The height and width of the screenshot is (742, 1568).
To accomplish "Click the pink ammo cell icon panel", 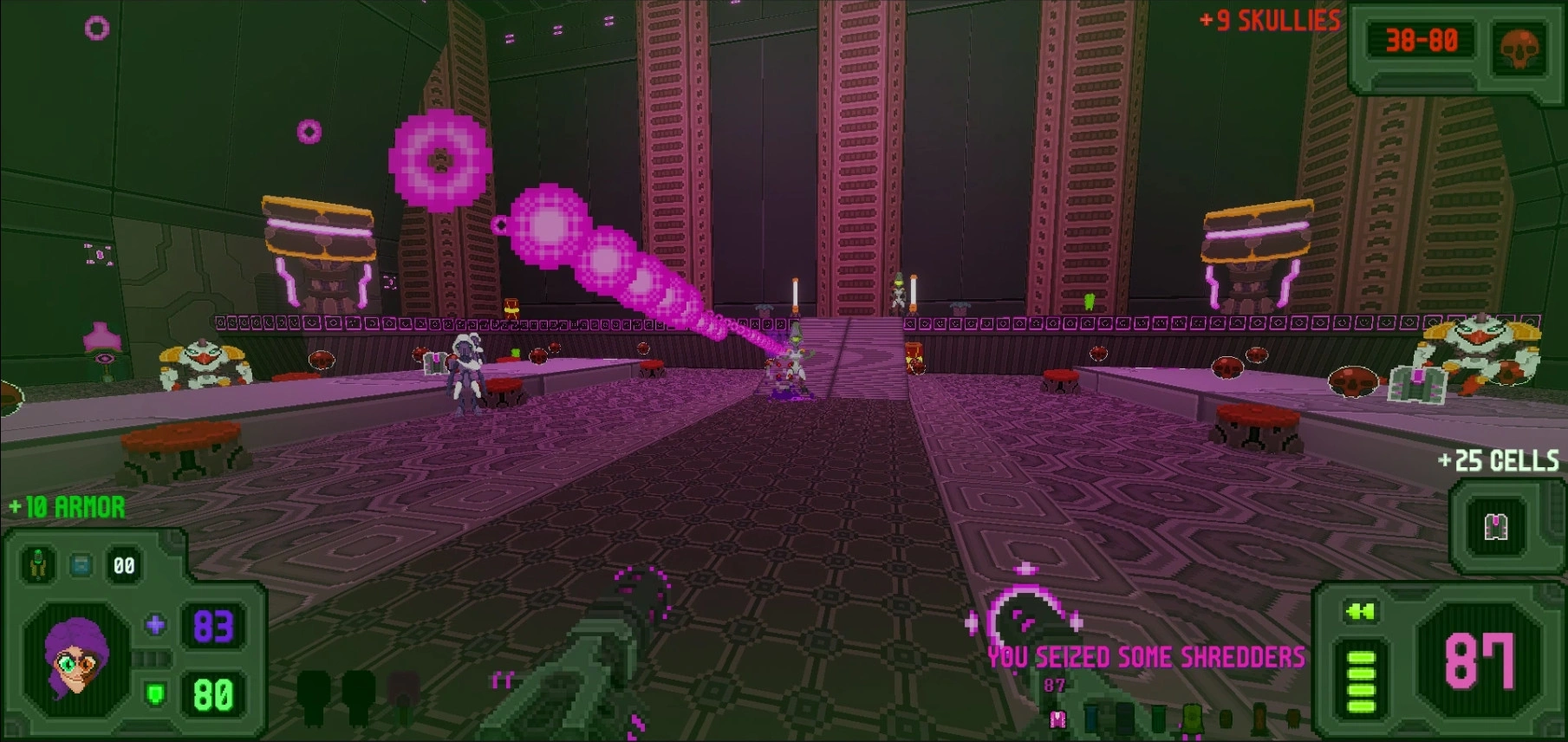I will (x=1497, y=526).
